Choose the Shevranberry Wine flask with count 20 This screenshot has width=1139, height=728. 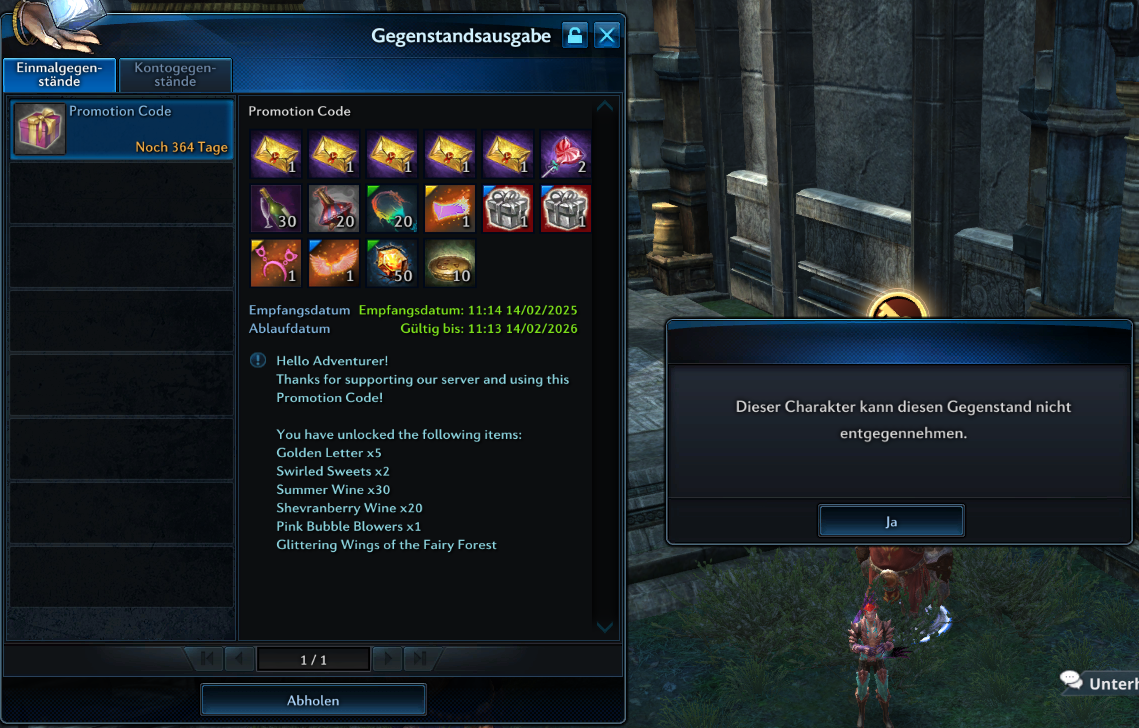point(333,208)
